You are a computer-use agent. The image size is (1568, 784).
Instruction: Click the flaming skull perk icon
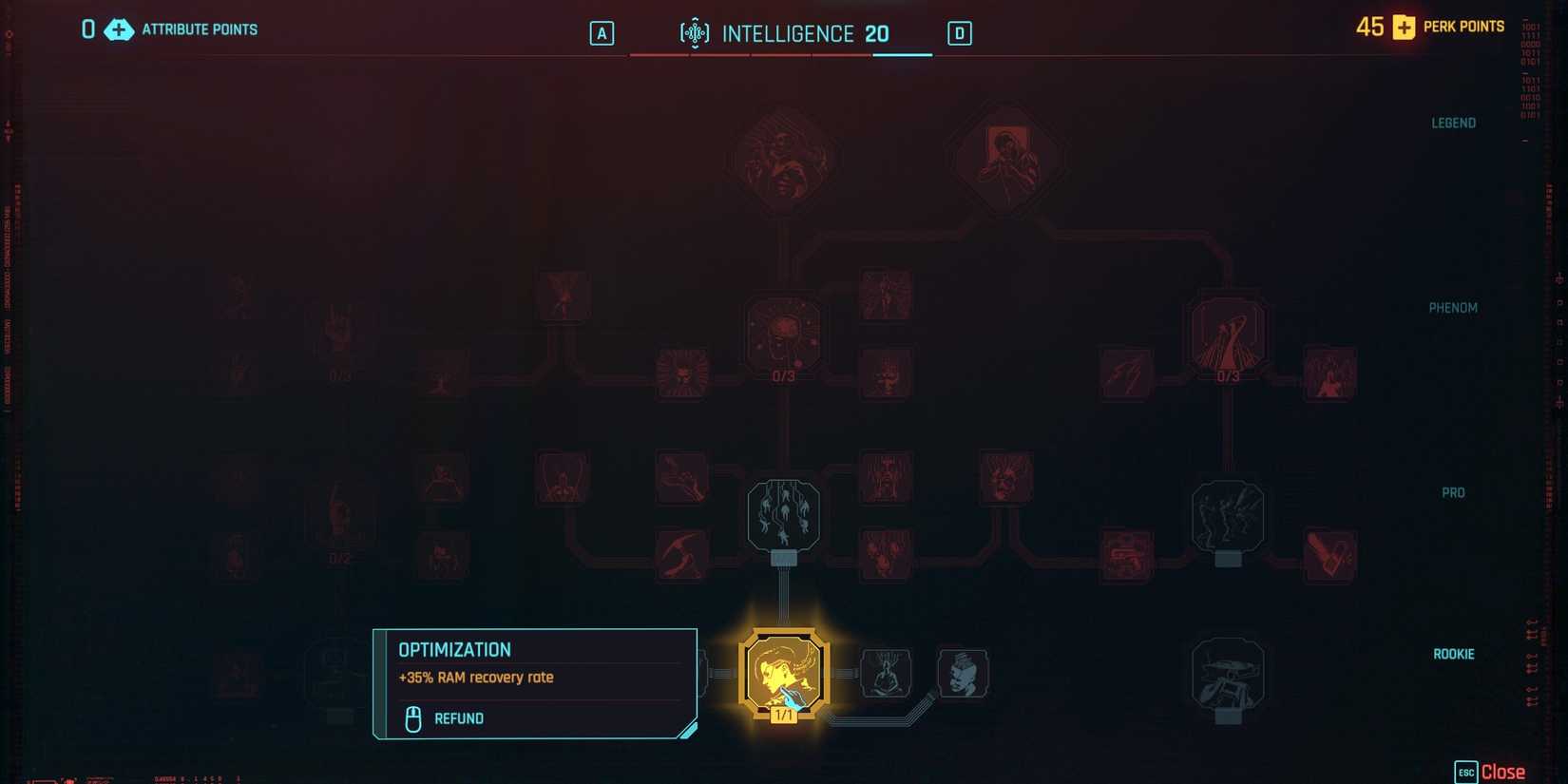[681, 374]
